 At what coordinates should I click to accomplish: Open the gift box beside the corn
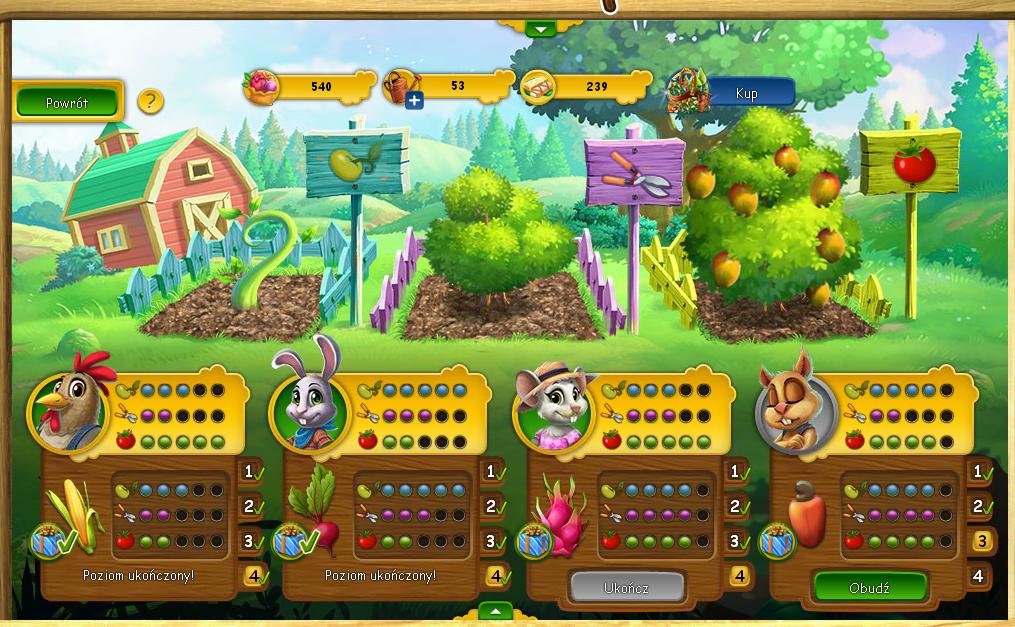click(x=50, y=541)
